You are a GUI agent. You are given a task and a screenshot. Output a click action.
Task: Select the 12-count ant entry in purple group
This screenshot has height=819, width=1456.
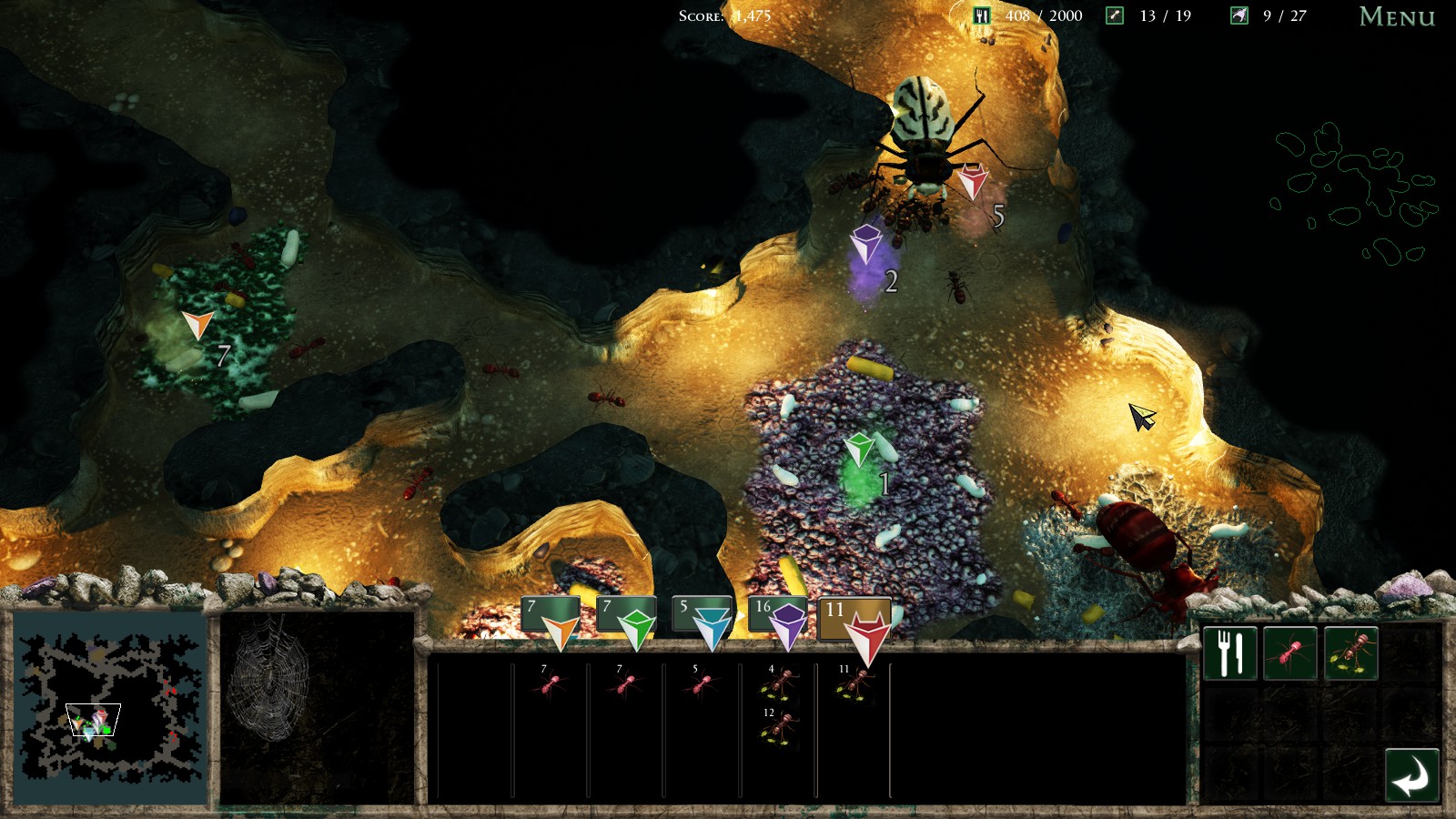(778, 728)
